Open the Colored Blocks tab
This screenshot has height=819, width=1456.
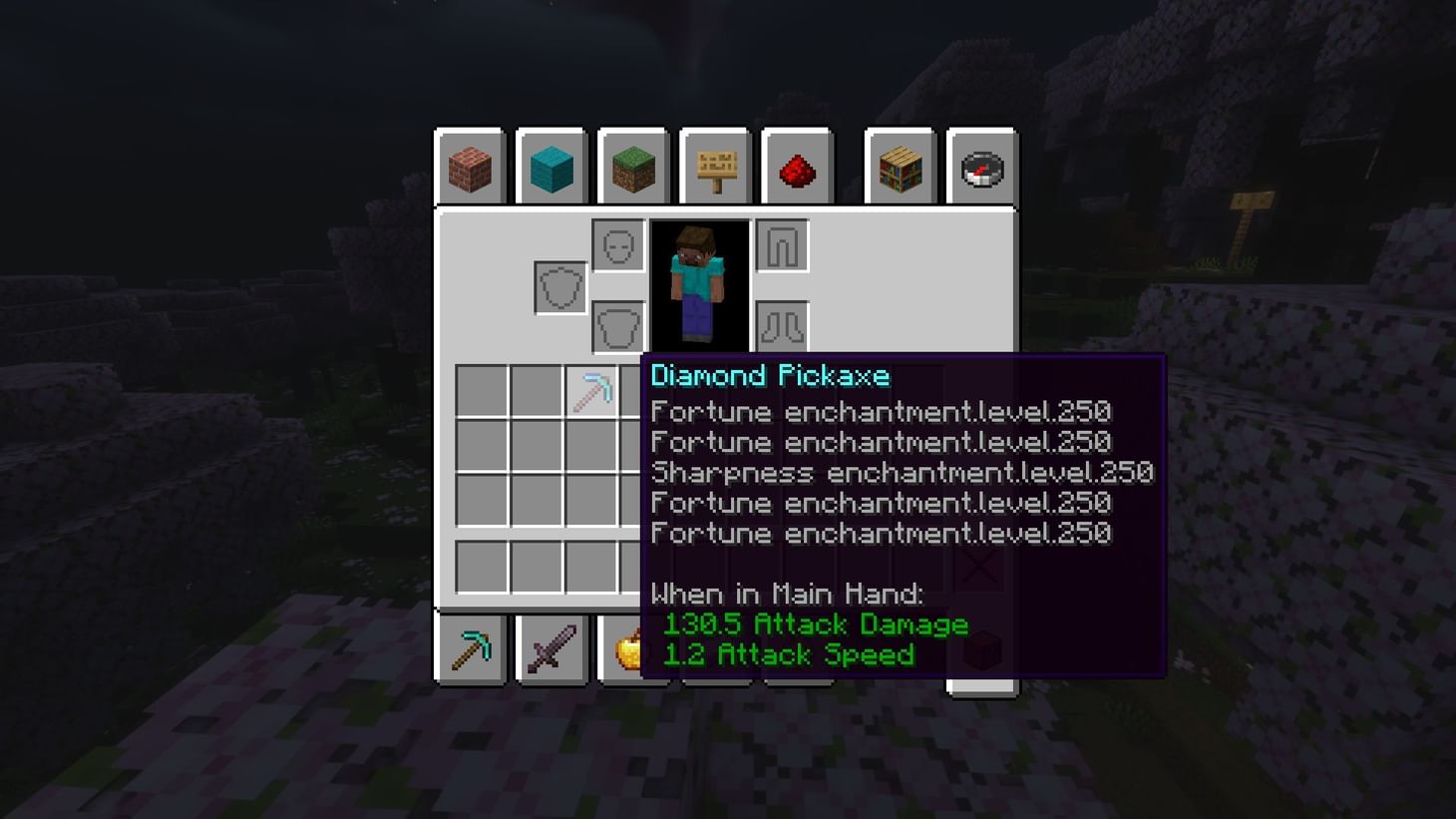(551, 168)
